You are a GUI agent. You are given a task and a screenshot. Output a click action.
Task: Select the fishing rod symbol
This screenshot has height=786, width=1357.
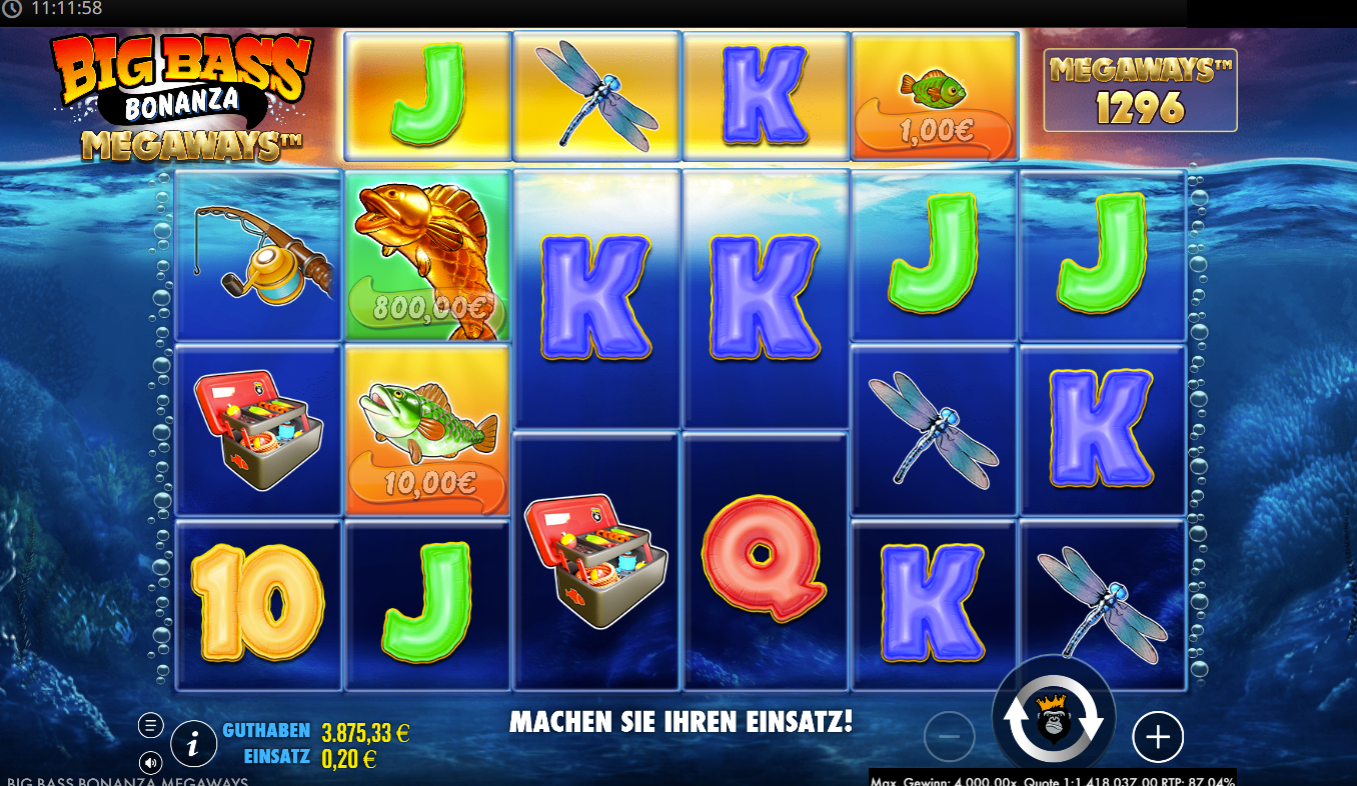[x=257, y=255]
